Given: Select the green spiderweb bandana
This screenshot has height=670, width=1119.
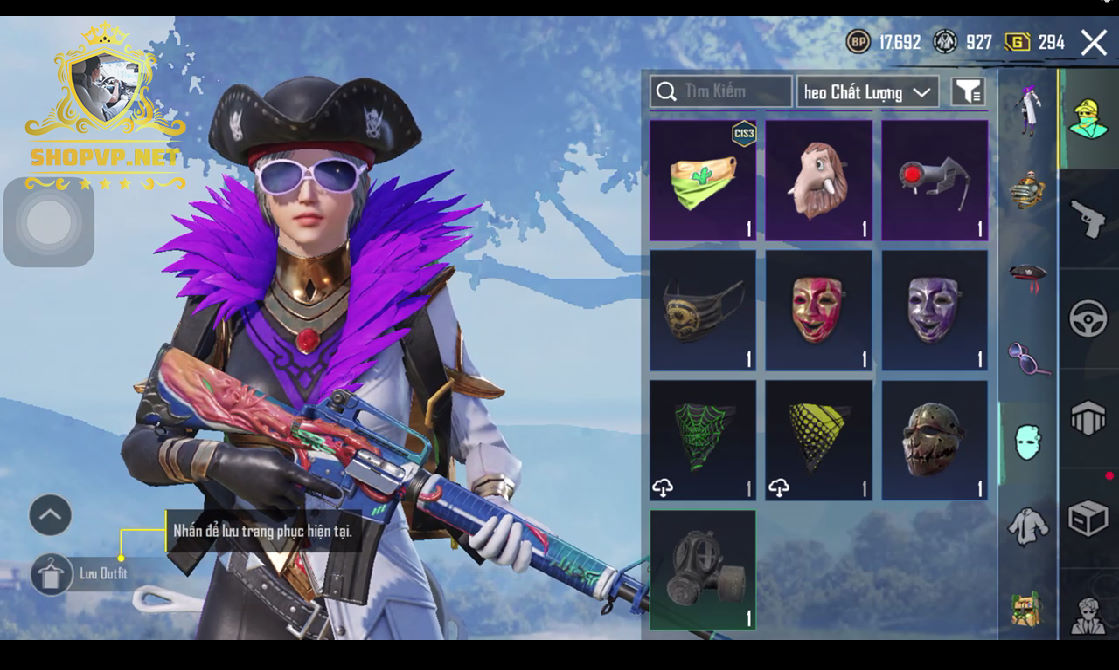Looking at the screenshot, I should point(703,440).
